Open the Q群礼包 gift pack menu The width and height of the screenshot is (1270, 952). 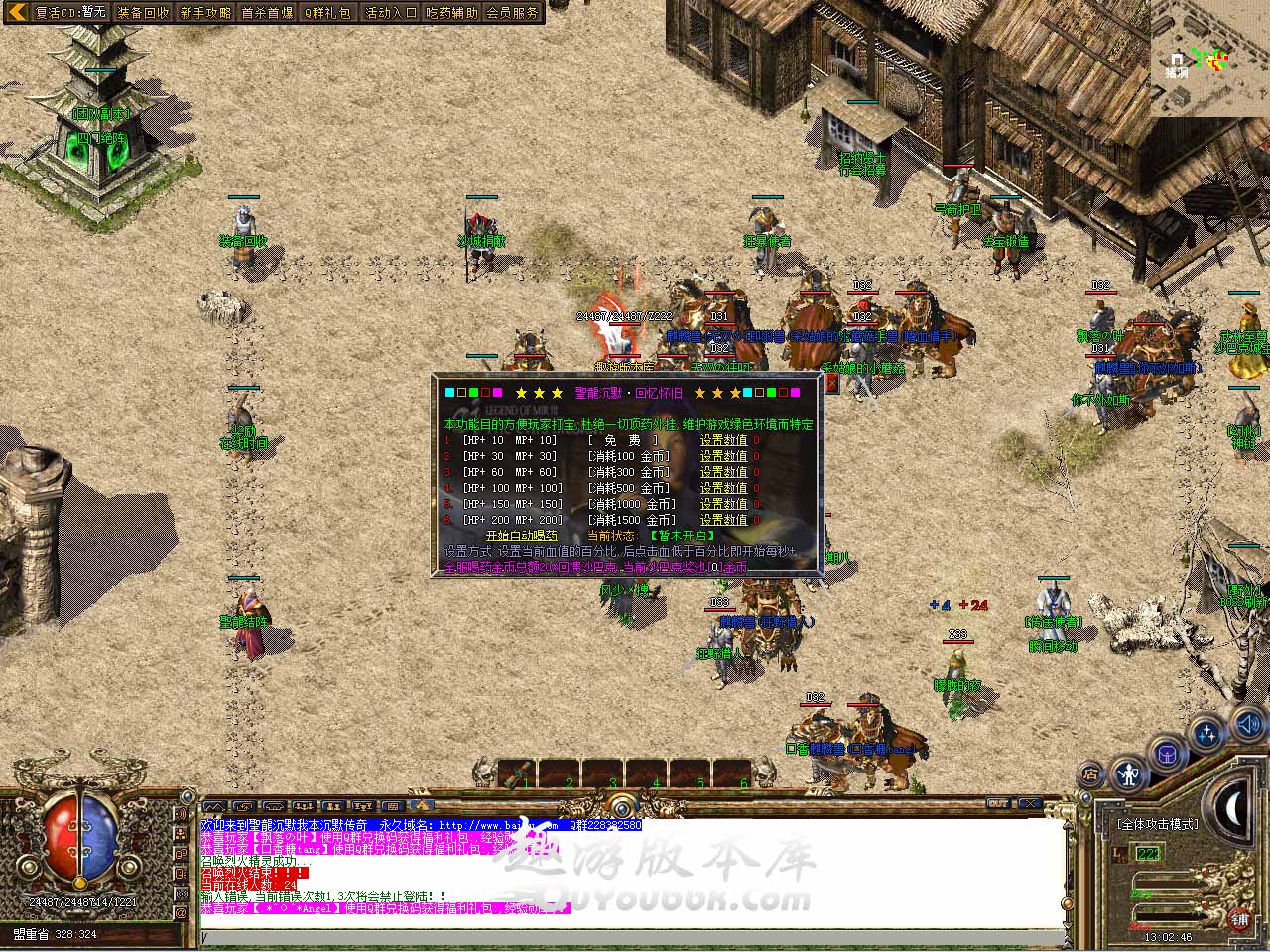coord(328,13)
